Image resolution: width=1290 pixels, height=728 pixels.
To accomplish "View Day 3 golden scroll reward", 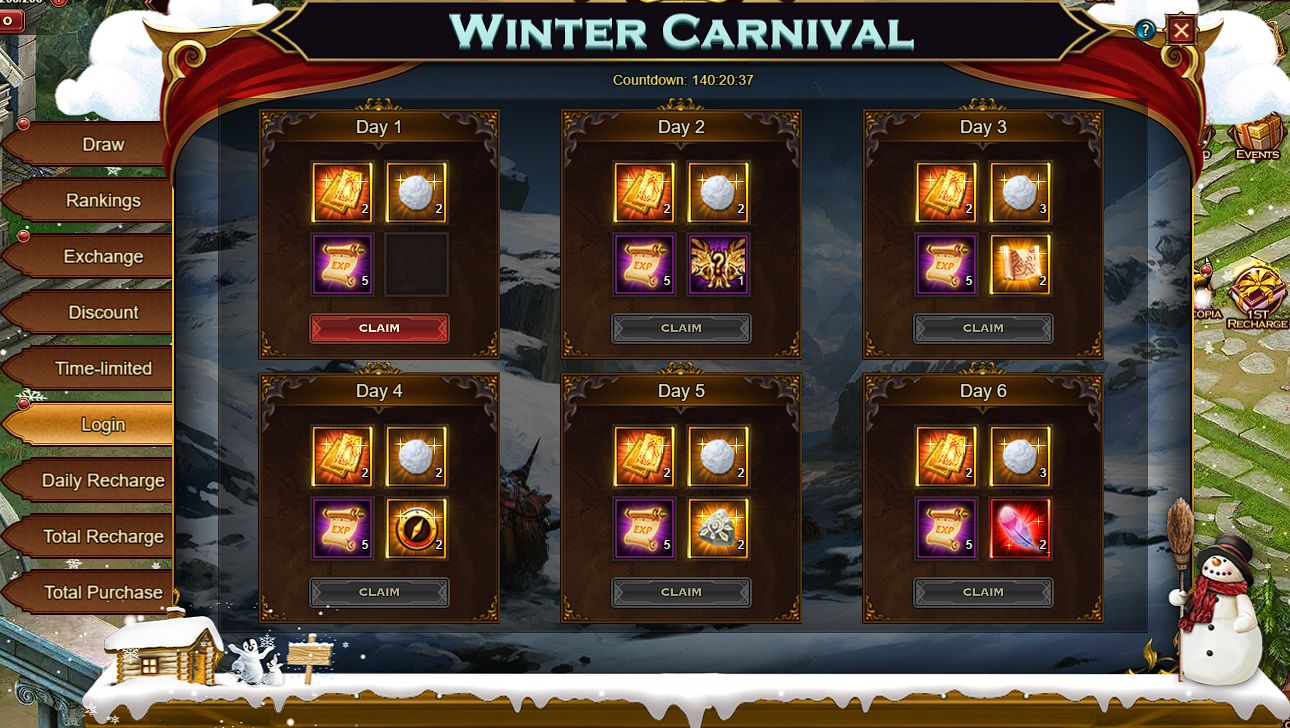I will click(x=1020, y=265).
